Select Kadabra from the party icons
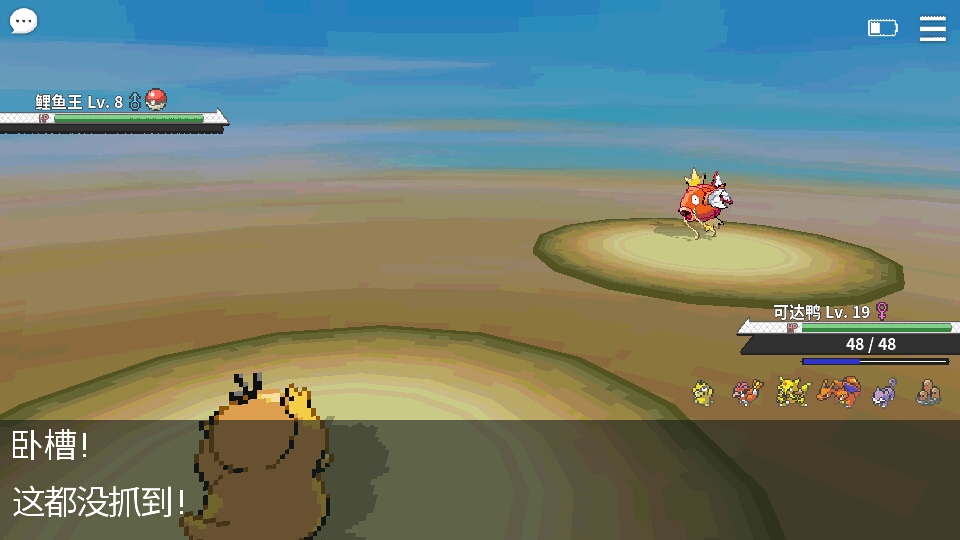This screenshot has height=540, width=960. pyautogui.click(x=792, y=391)
